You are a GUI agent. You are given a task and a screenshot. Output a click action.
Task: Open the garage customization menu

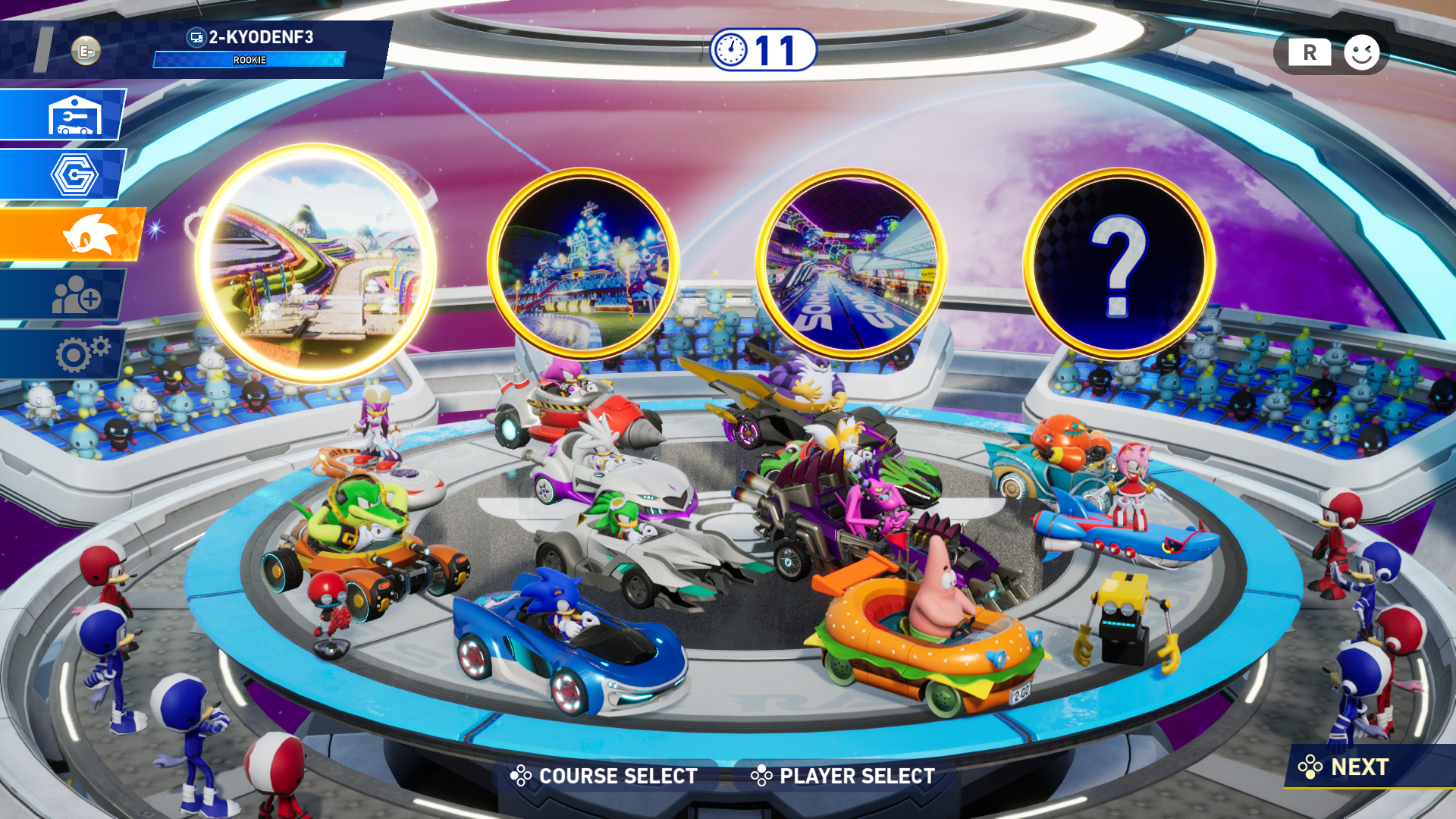[x=73, y=115]
